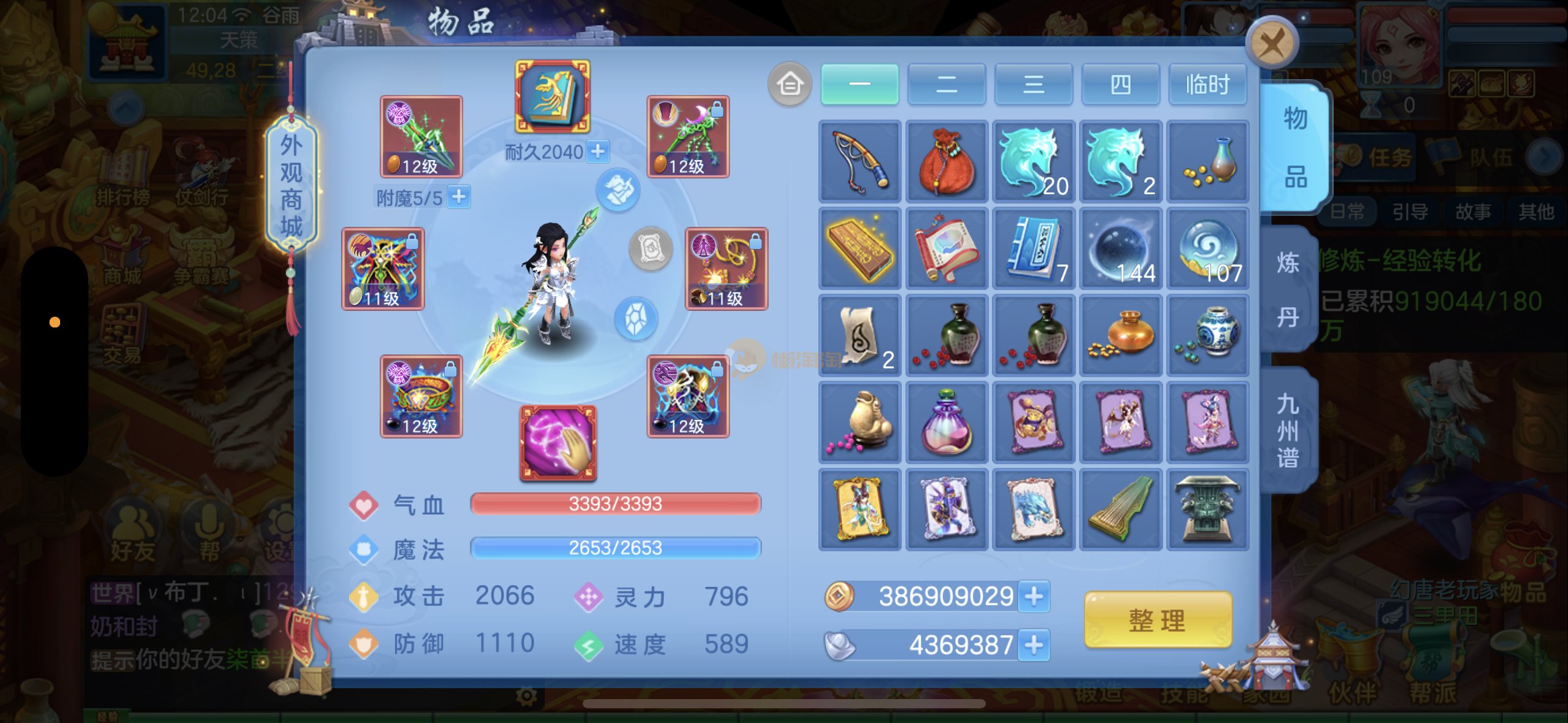
Task: Select the gold ingot board item
Action: 859,248
